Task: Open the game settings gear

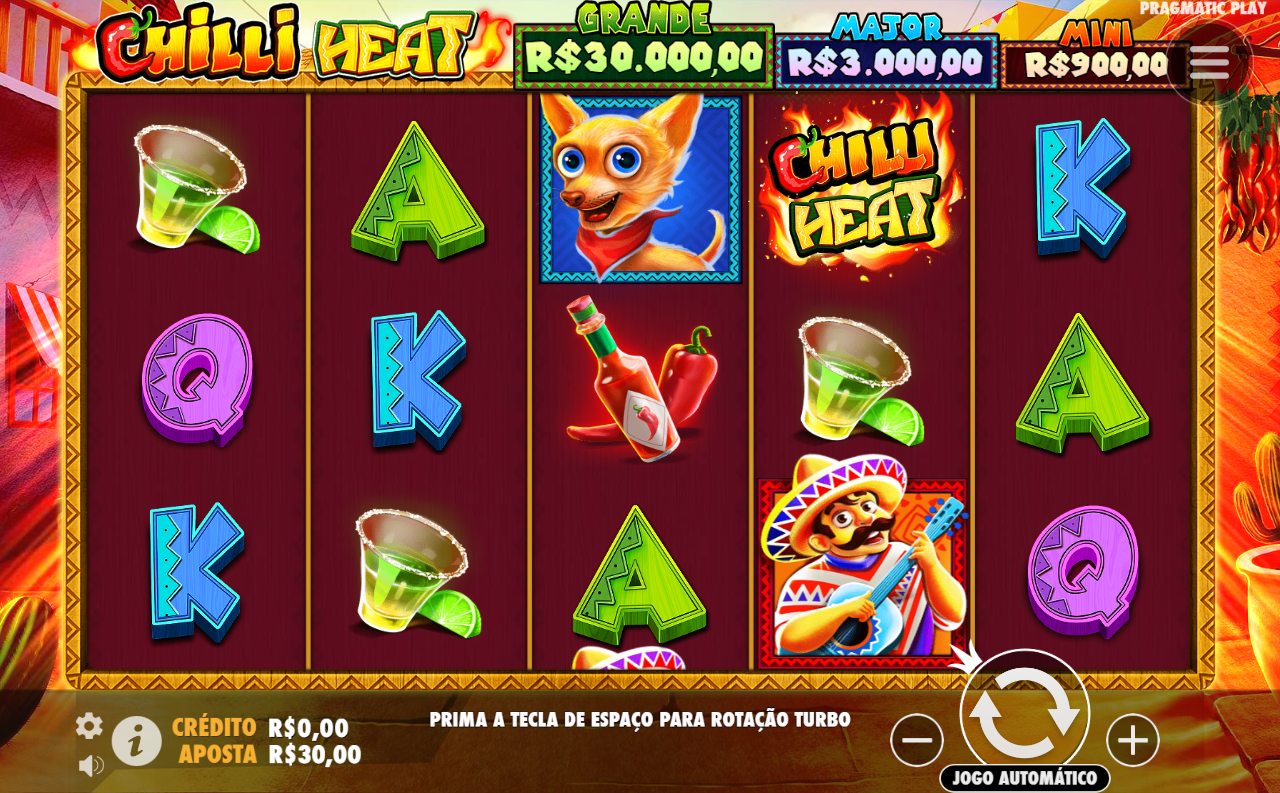Action: point(90,727)
